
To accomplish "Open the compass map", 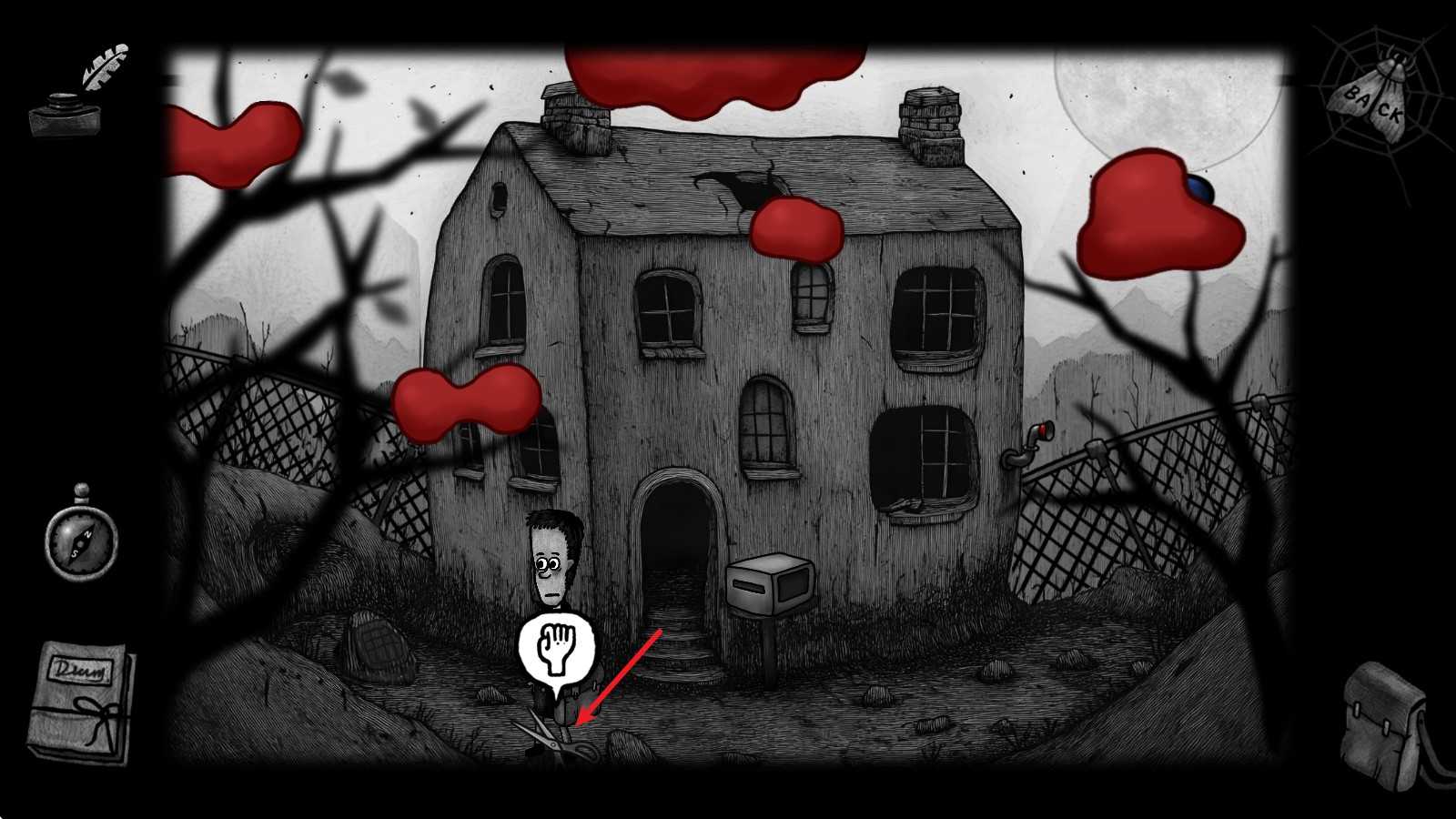I will 81,537.
